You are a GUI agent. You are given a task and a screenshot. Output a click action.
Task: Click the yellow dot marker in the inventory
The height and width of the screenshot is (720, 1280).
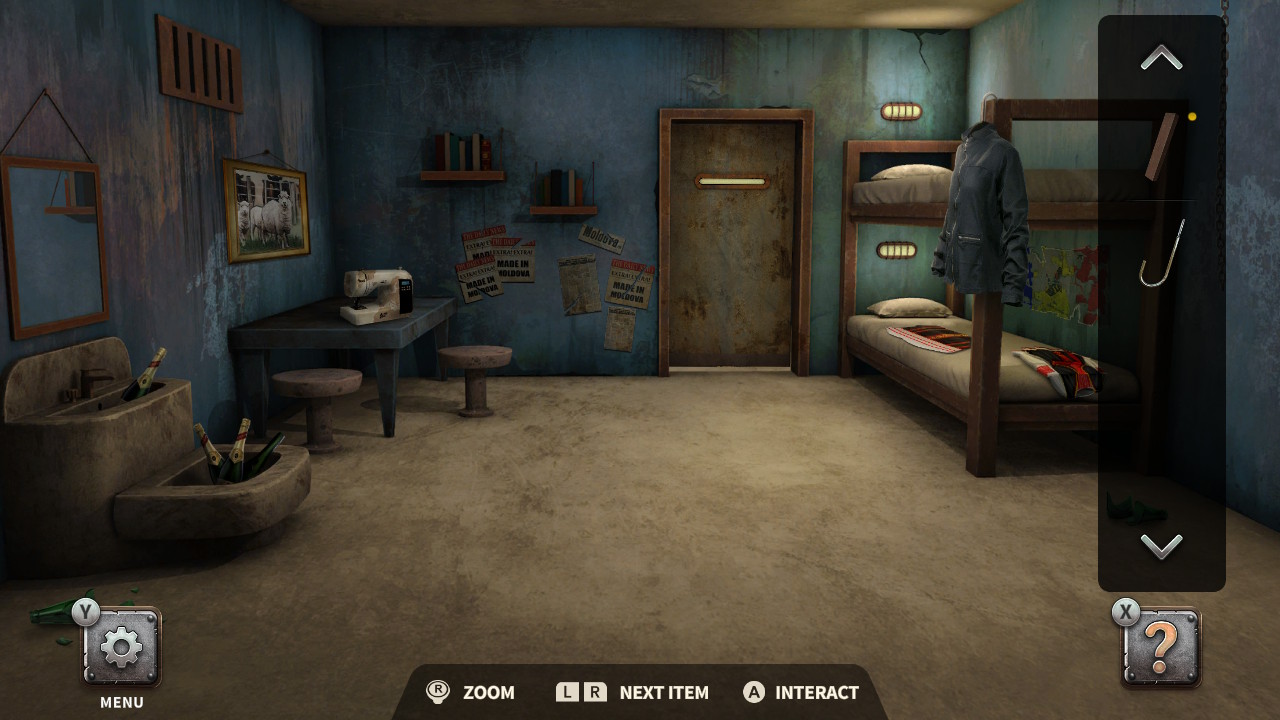pyautogui.click(x=1191, y=115)
